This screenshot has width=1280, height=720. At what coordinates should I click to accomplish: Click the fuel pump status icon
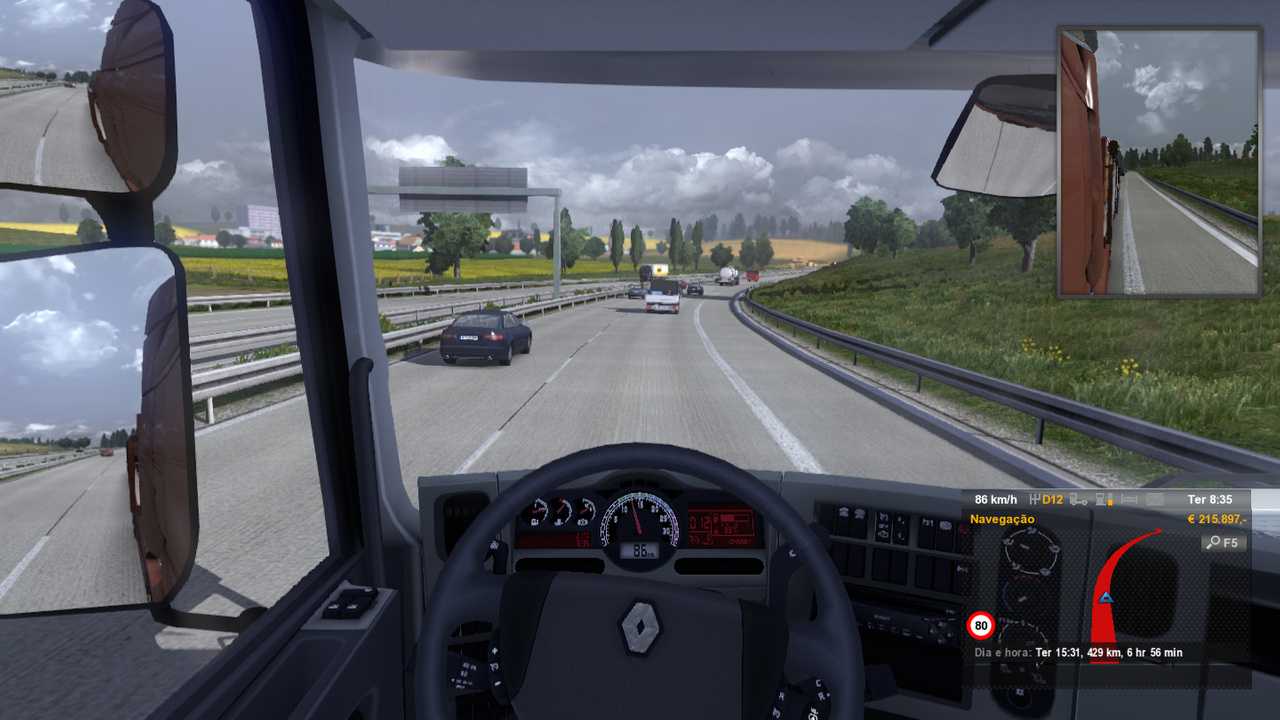[1104, 499]
